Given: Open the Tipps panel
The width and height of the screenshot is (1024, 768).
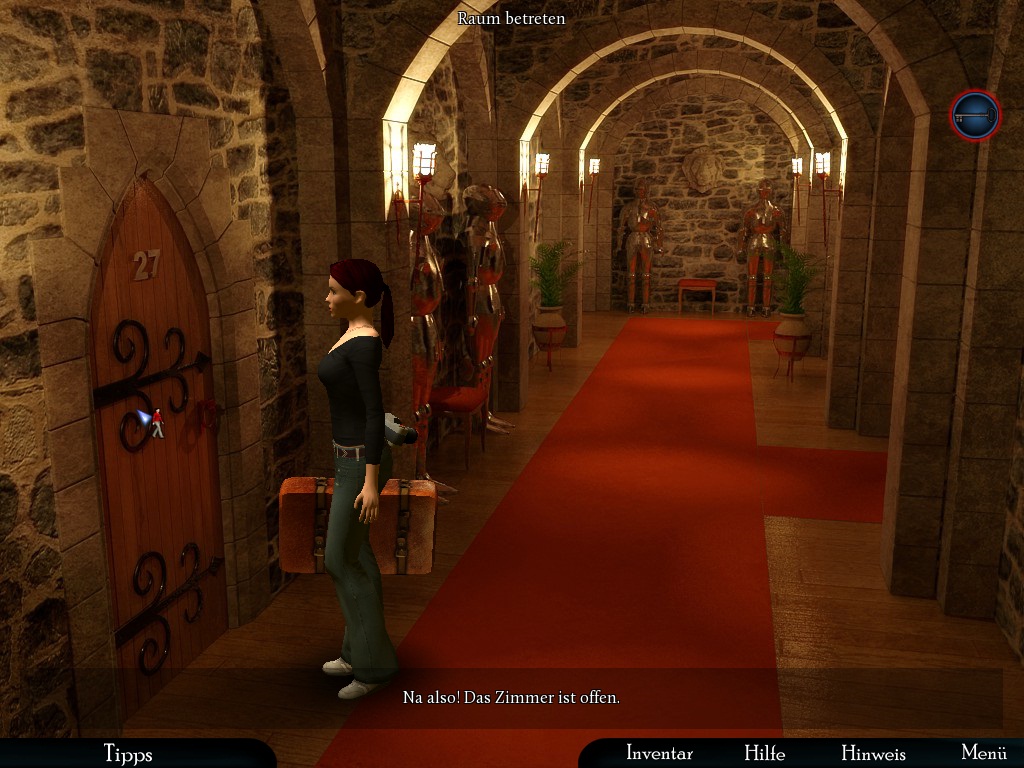Looking at the screenshot, I should 128,753.
